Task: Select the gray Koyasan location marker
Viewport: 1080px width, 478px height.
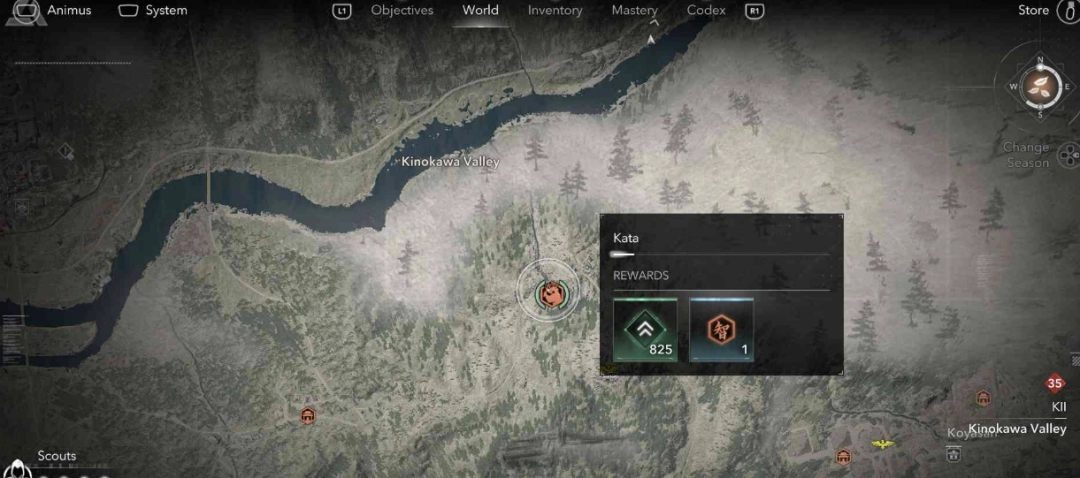Action: coord(954,453)
